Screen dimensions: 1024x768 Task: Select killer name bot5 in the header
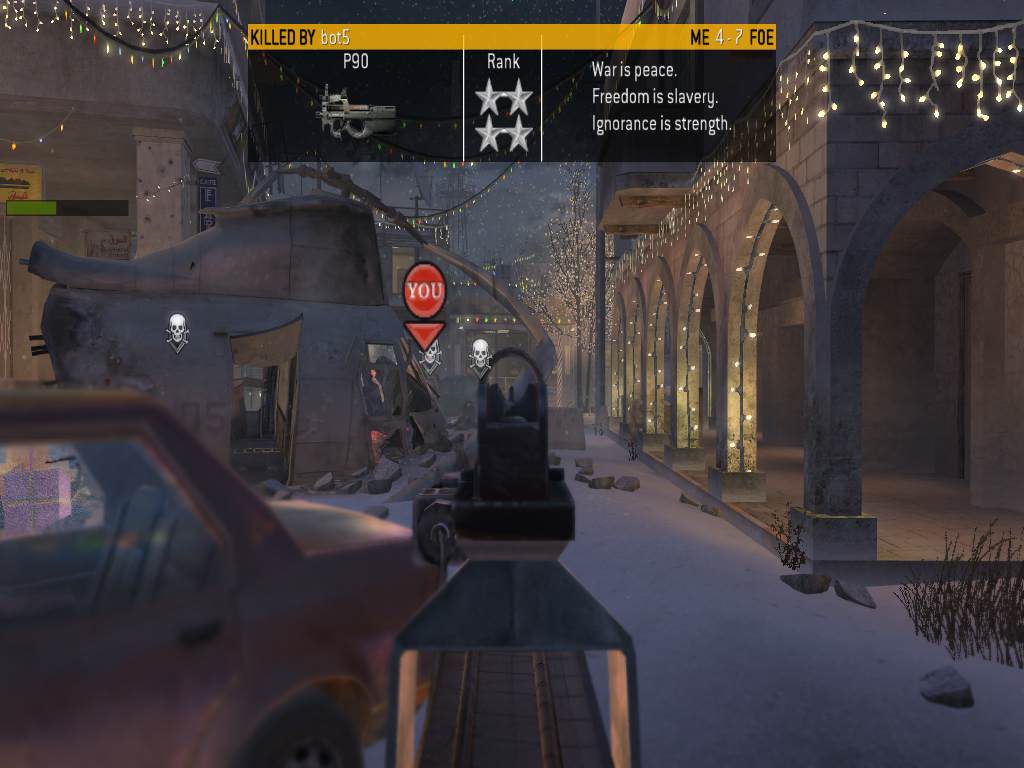tap(335, 37)
